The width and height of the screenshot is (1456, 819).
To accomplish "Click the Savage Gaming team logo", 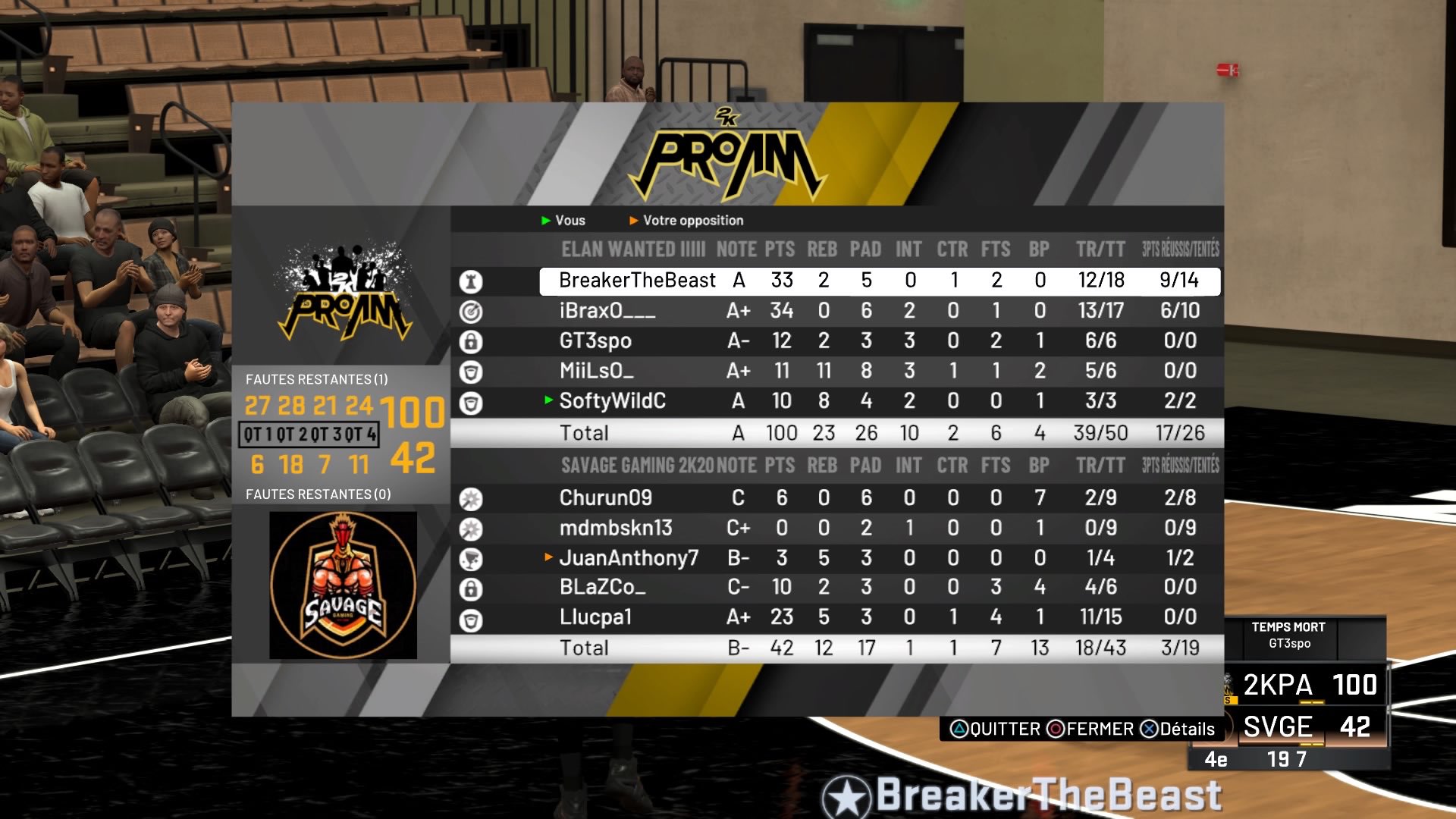I will tap(343, 585).
